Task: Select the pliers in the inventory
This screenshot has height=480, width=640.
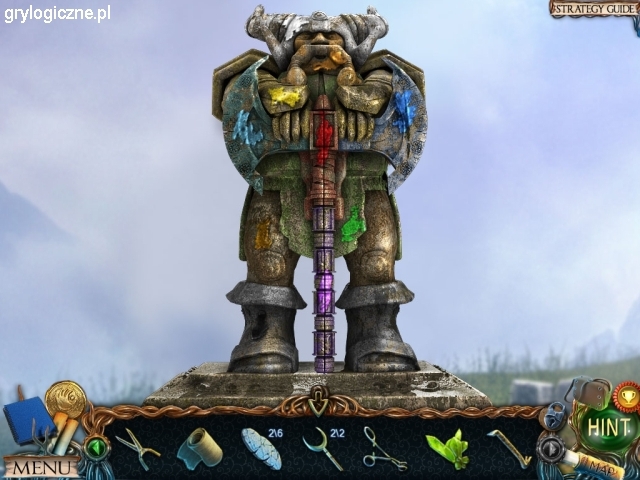Action: point(137,448)
